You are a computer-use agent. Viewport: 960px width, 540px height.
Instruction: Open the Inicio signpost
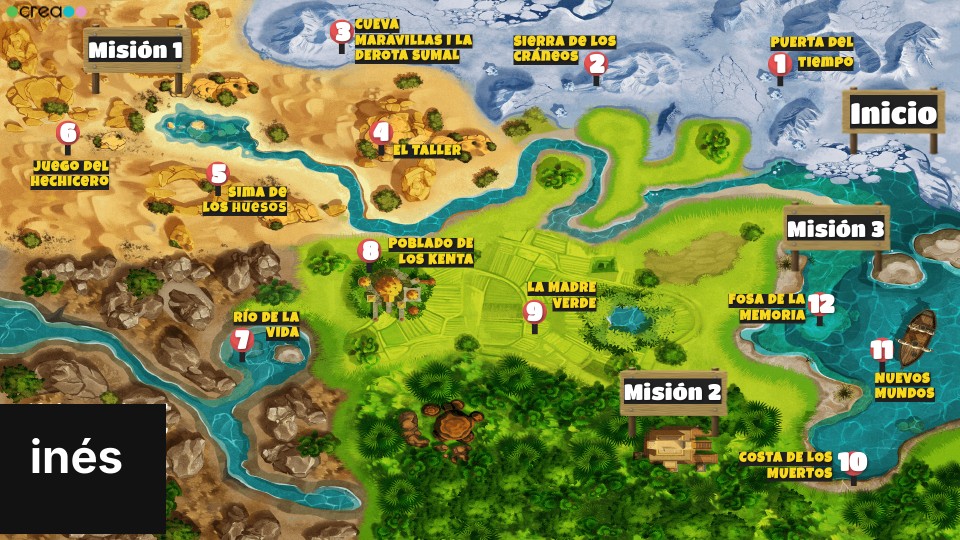click(893, 113)
